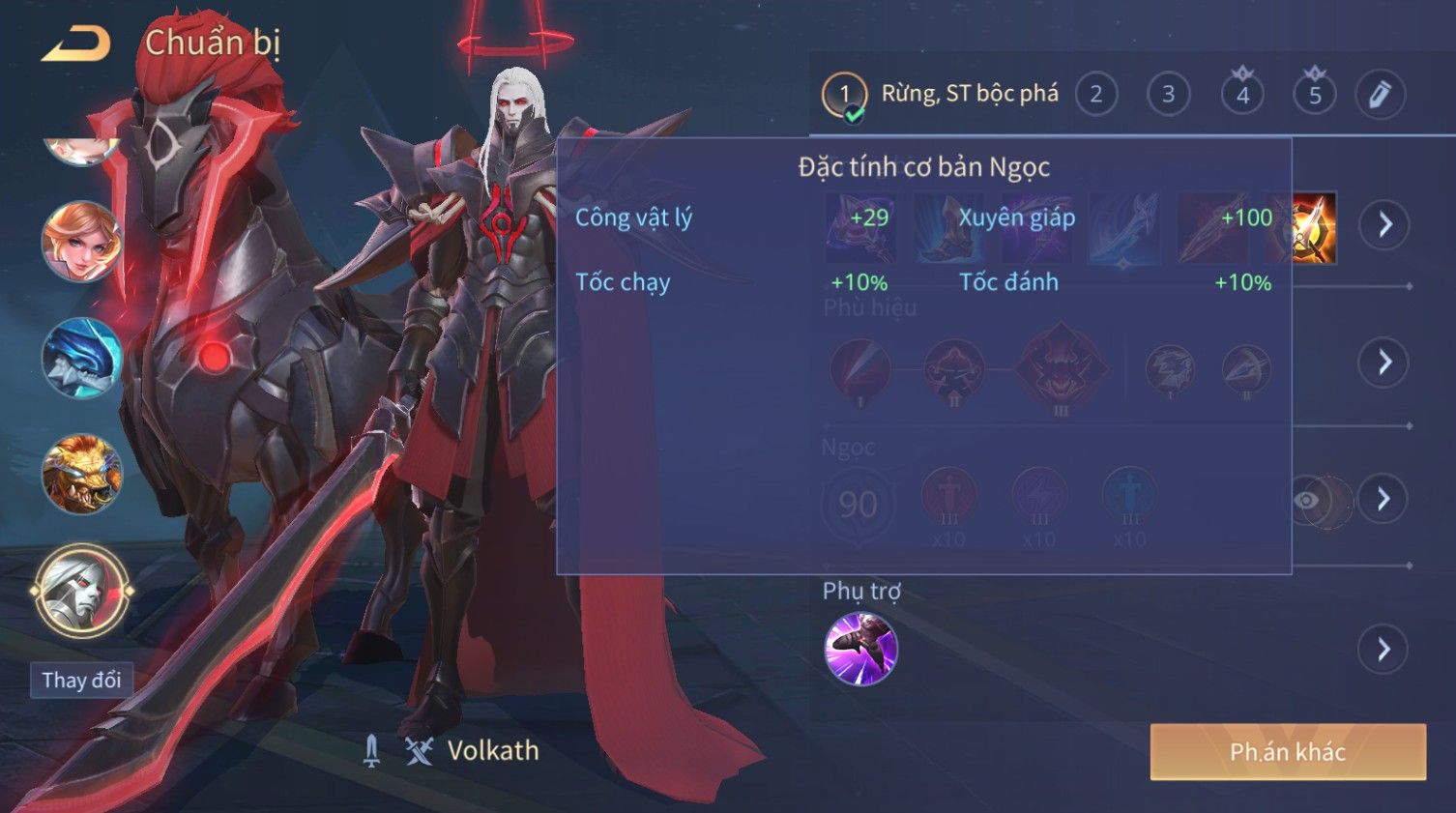Select the Phụ trợ support skill icon
This screenshot has height=813, width=1456.
860,649
